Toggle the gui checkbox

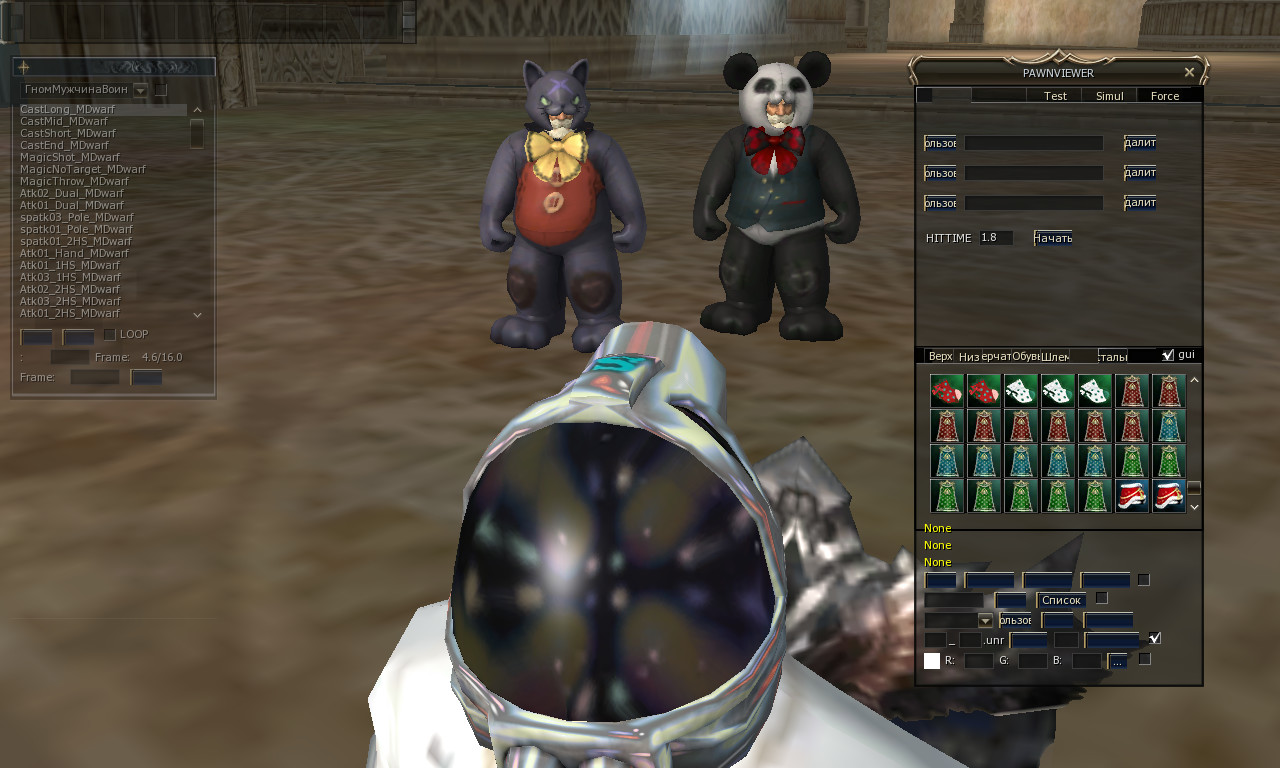click(1168, 354)
